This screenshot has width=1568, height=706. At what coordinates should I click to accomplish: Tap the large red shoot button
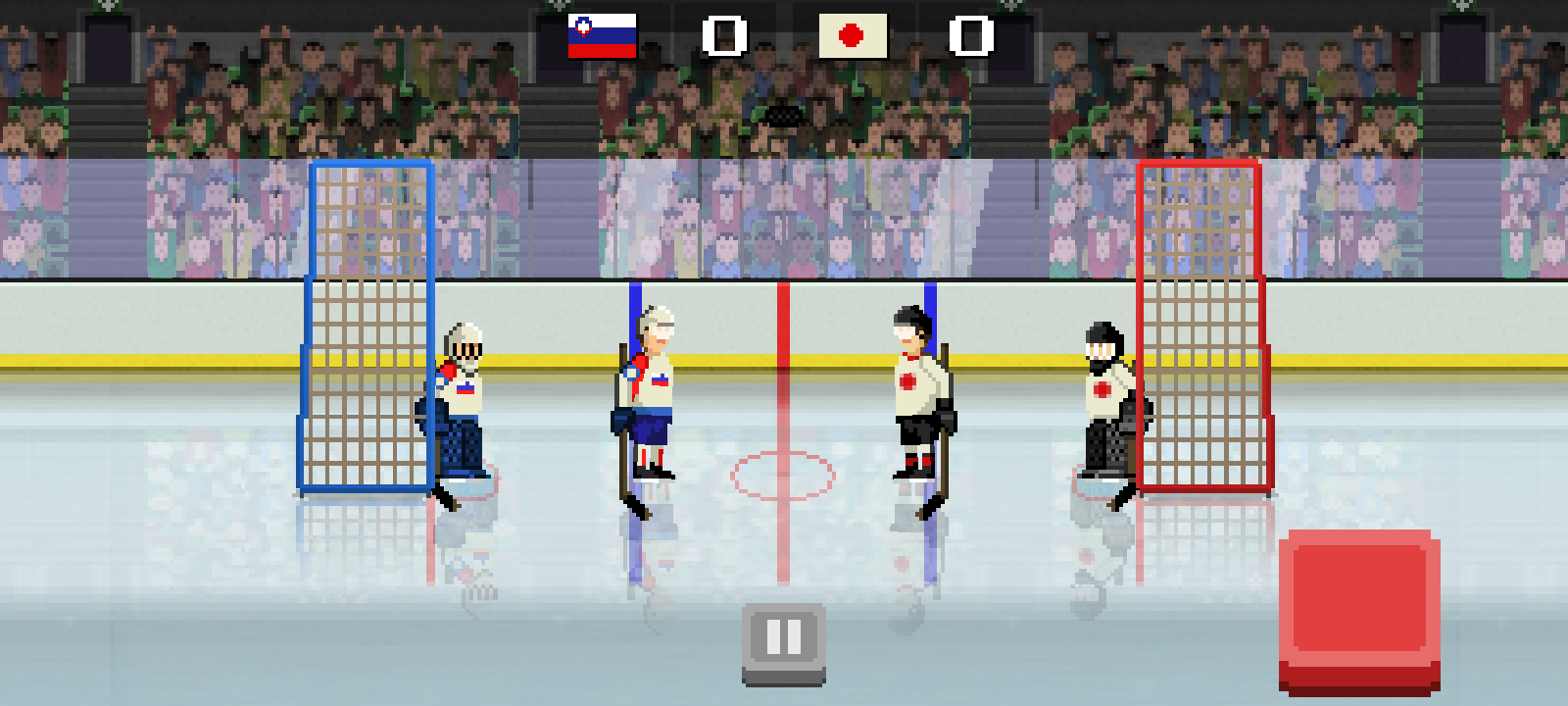click(1362, 603)
